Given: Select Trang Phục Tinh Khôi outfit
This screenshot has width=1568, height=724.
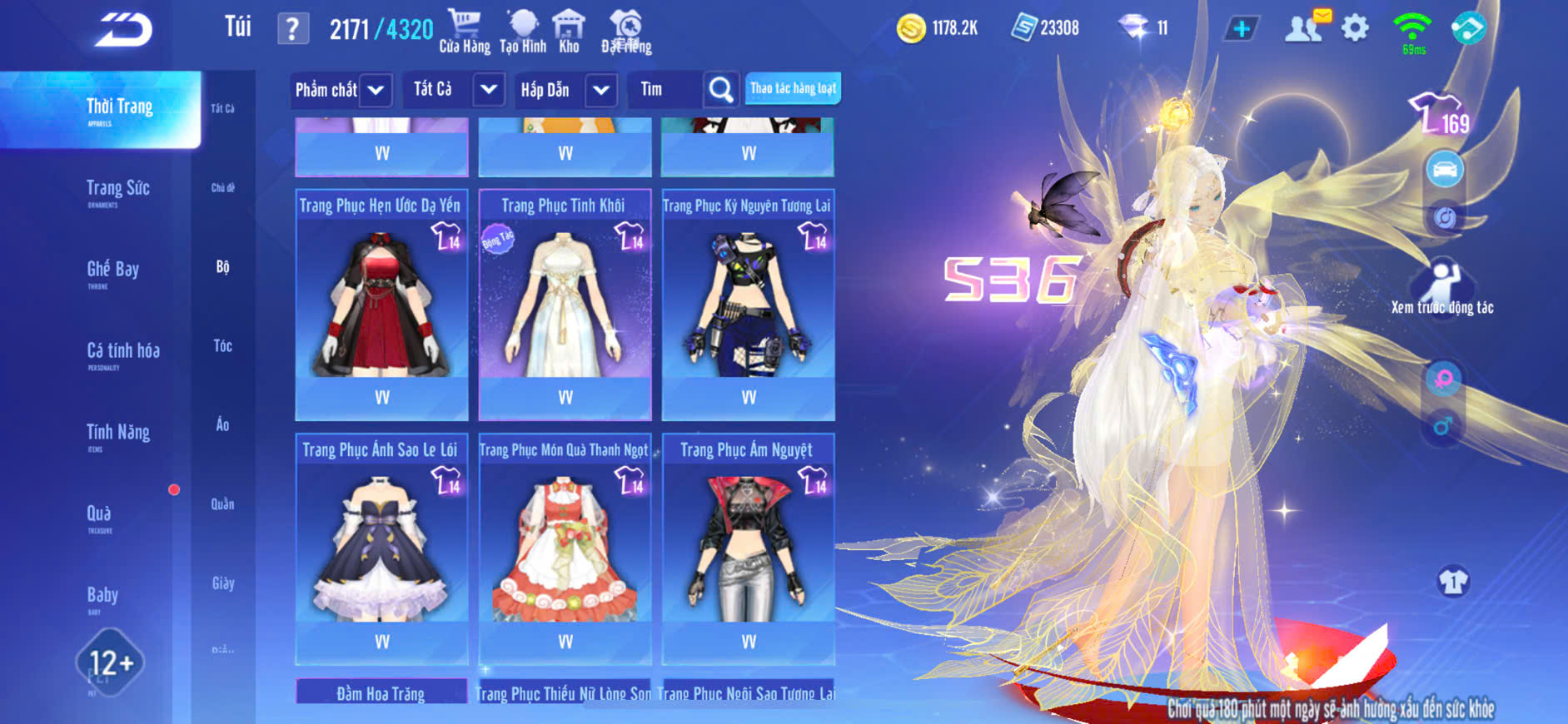Looking at the screenshot, I should [x=565, y=304].
